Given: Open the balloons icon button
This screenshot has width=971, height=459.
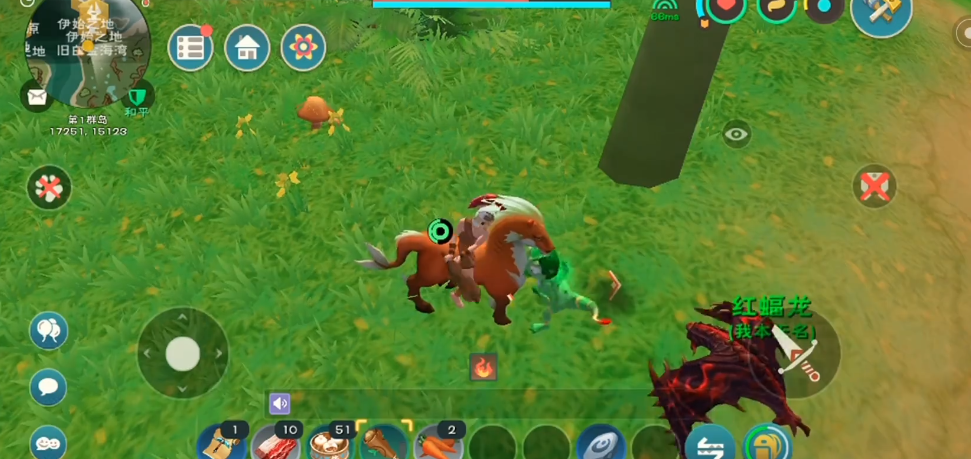Looking at the screenshot, I should click(x=48, y=330).
